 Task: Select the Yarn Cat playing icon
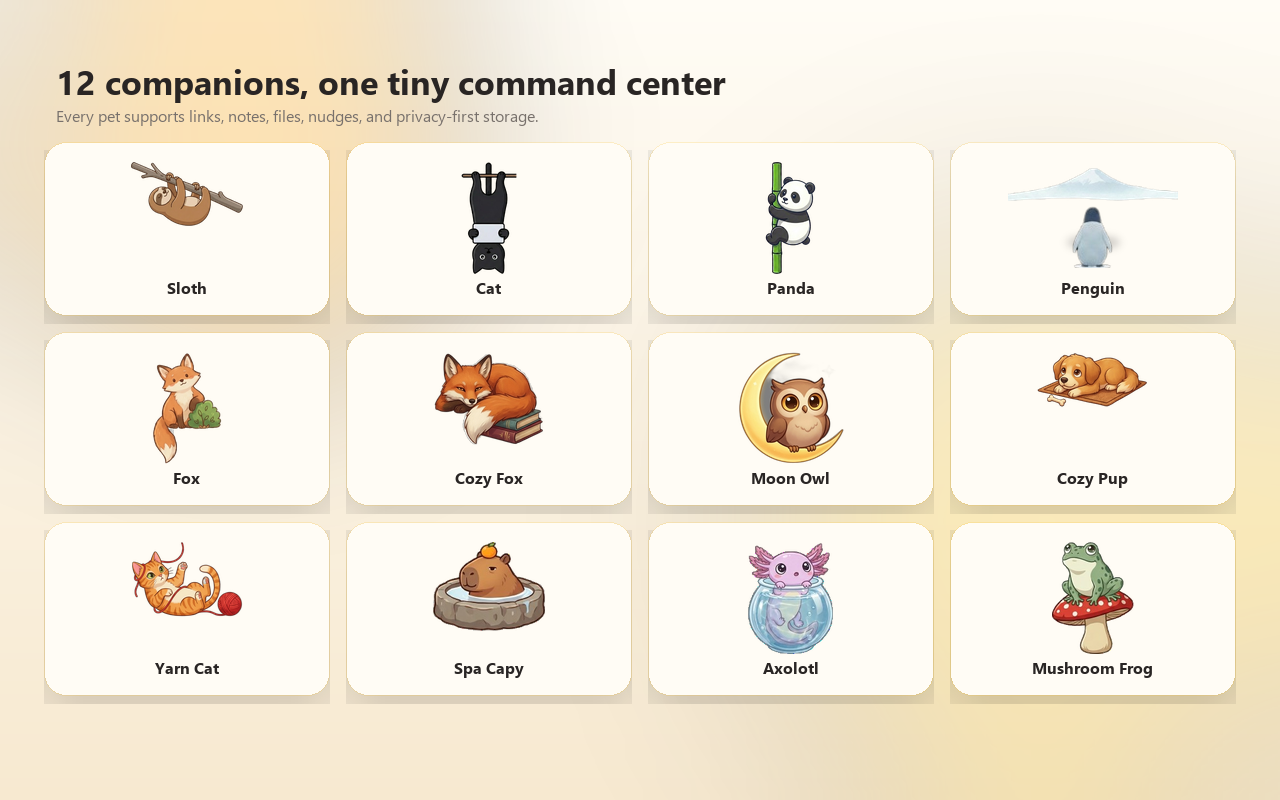point(187,586)
